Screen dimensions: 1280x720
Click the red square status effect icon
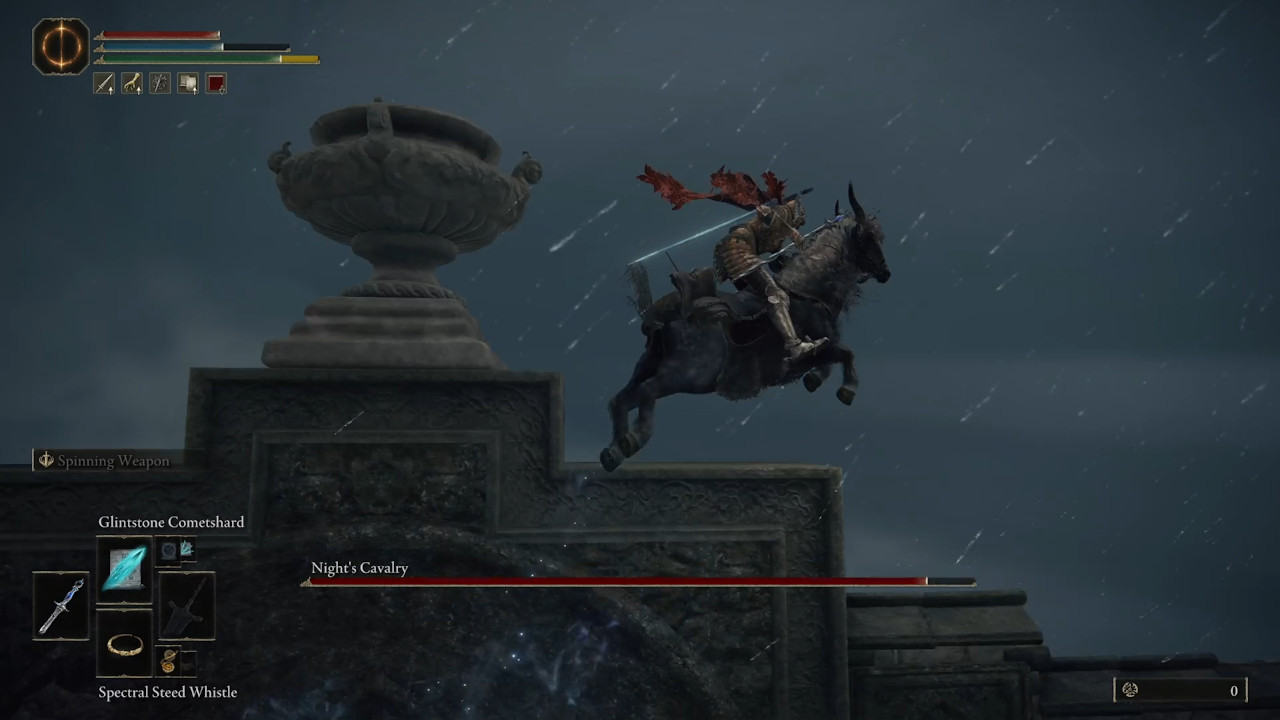tap(215, 83)
